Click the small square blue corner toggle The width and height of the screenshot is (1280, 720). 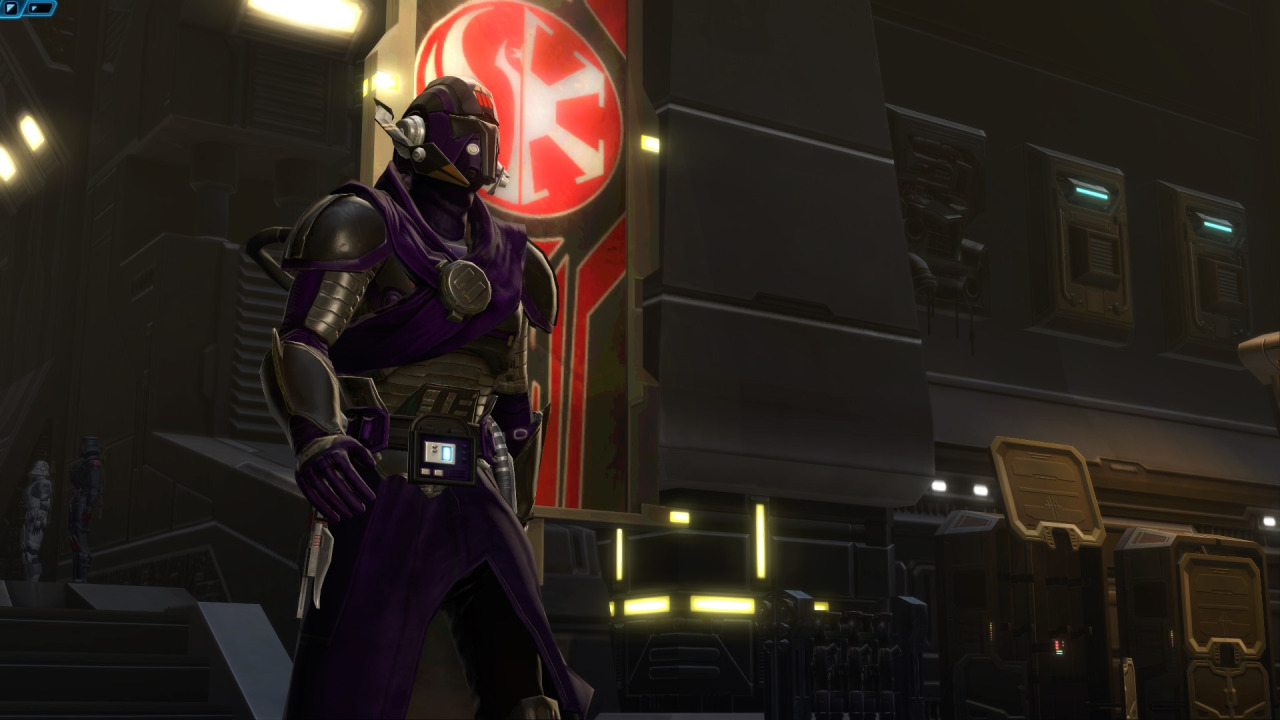point(11,8)
